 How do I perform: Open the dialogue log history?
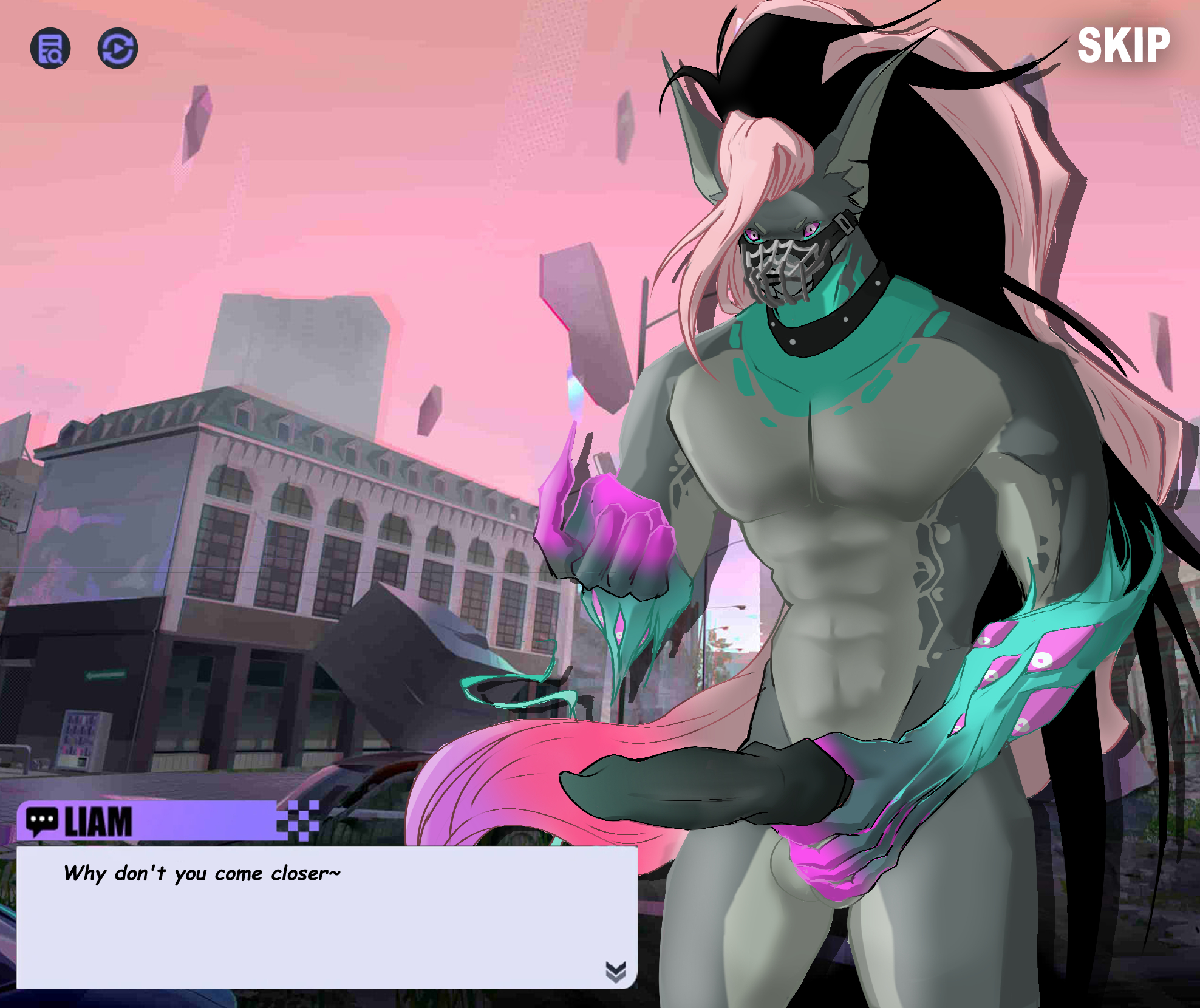(50, 49)
